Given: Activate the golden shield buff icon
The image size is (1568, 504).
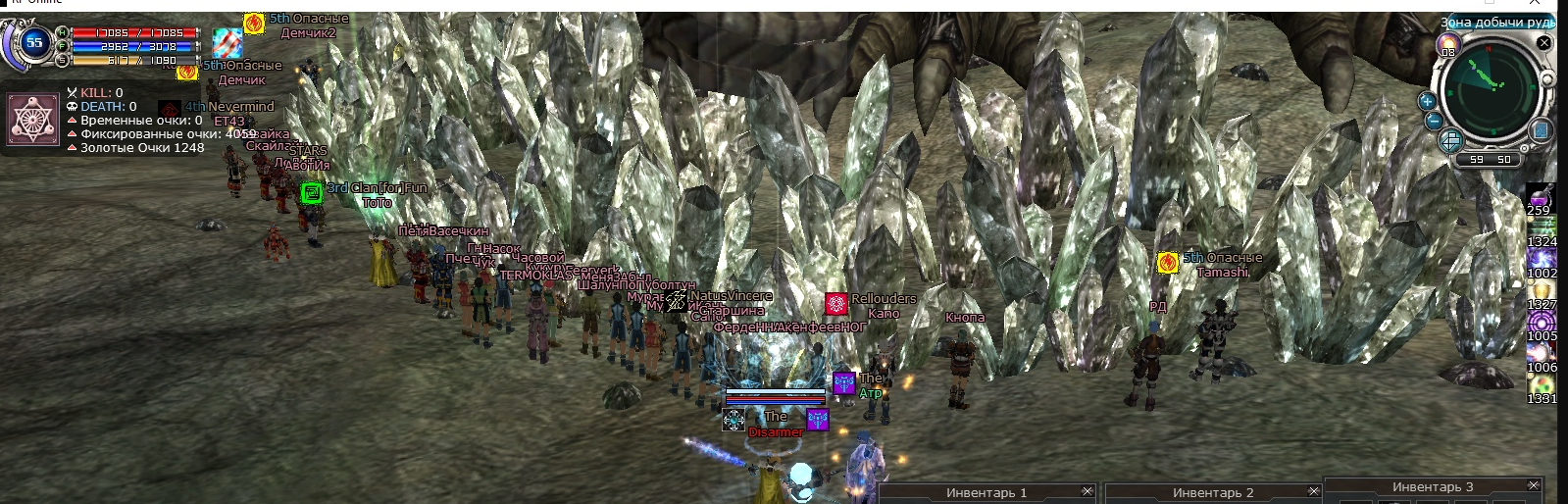Looking at the screenshot, I should [x=1541, y=288].
